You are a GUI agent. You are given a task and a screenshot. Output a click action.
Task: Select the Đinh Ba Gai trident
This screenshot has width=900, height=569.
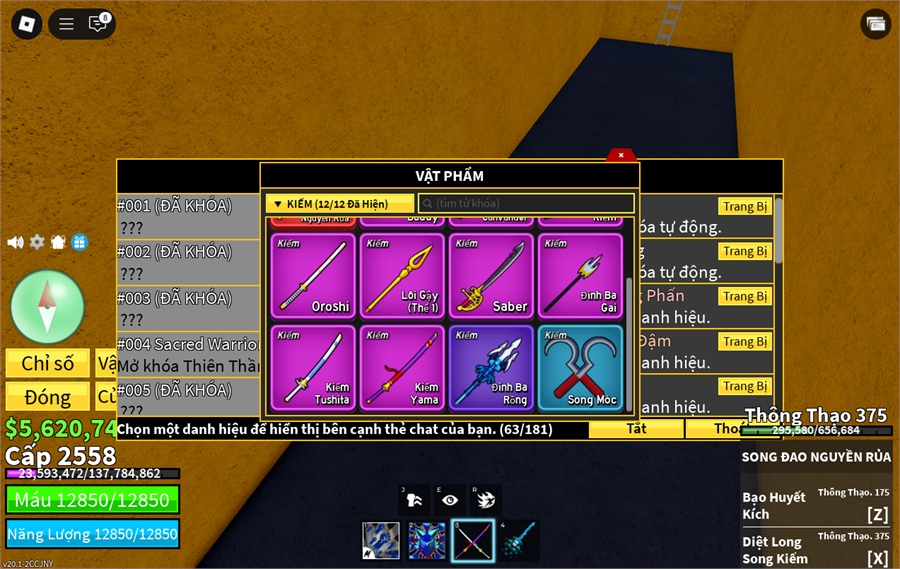(x=580, y=275)
